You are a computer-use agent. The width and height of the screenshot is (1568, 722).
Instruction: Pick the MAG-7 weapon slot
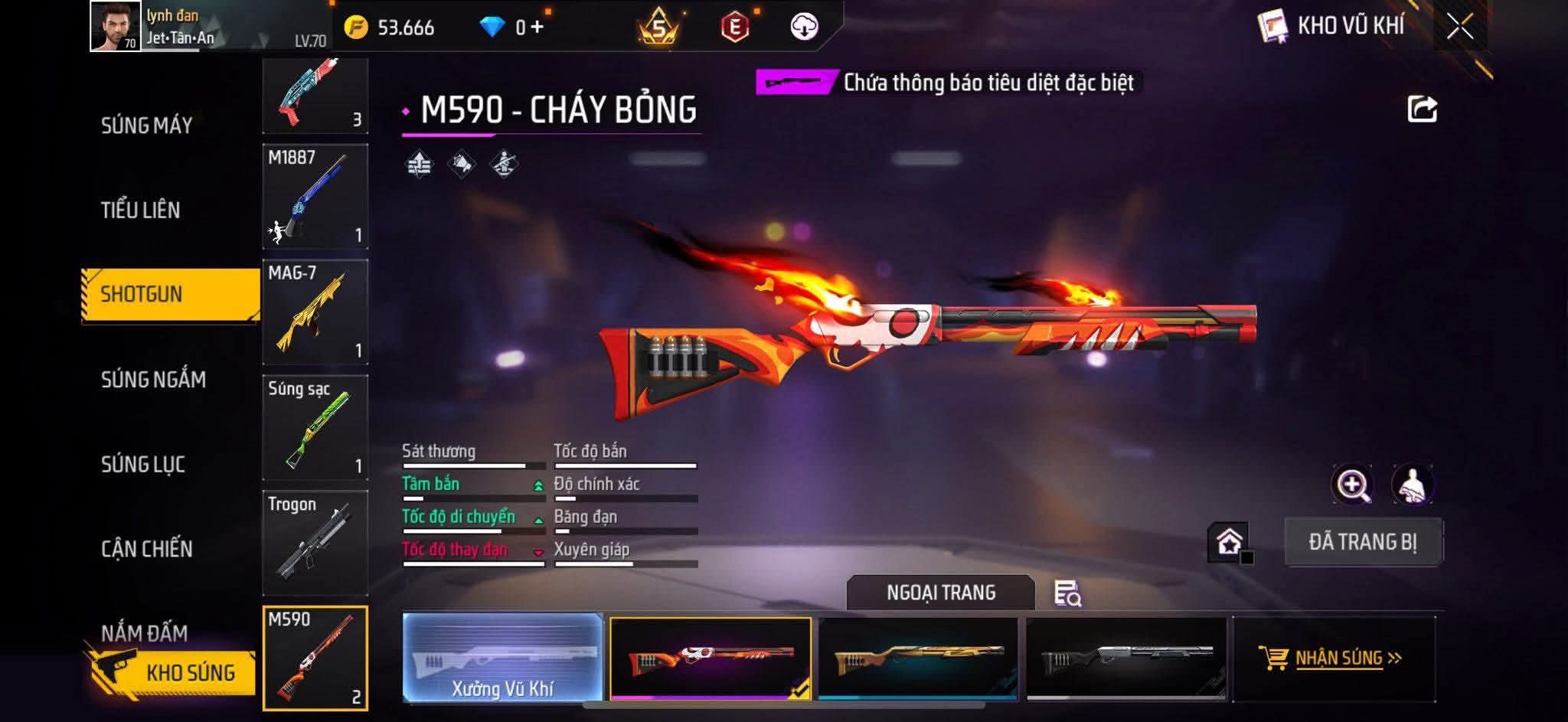[x=315, y=312]
